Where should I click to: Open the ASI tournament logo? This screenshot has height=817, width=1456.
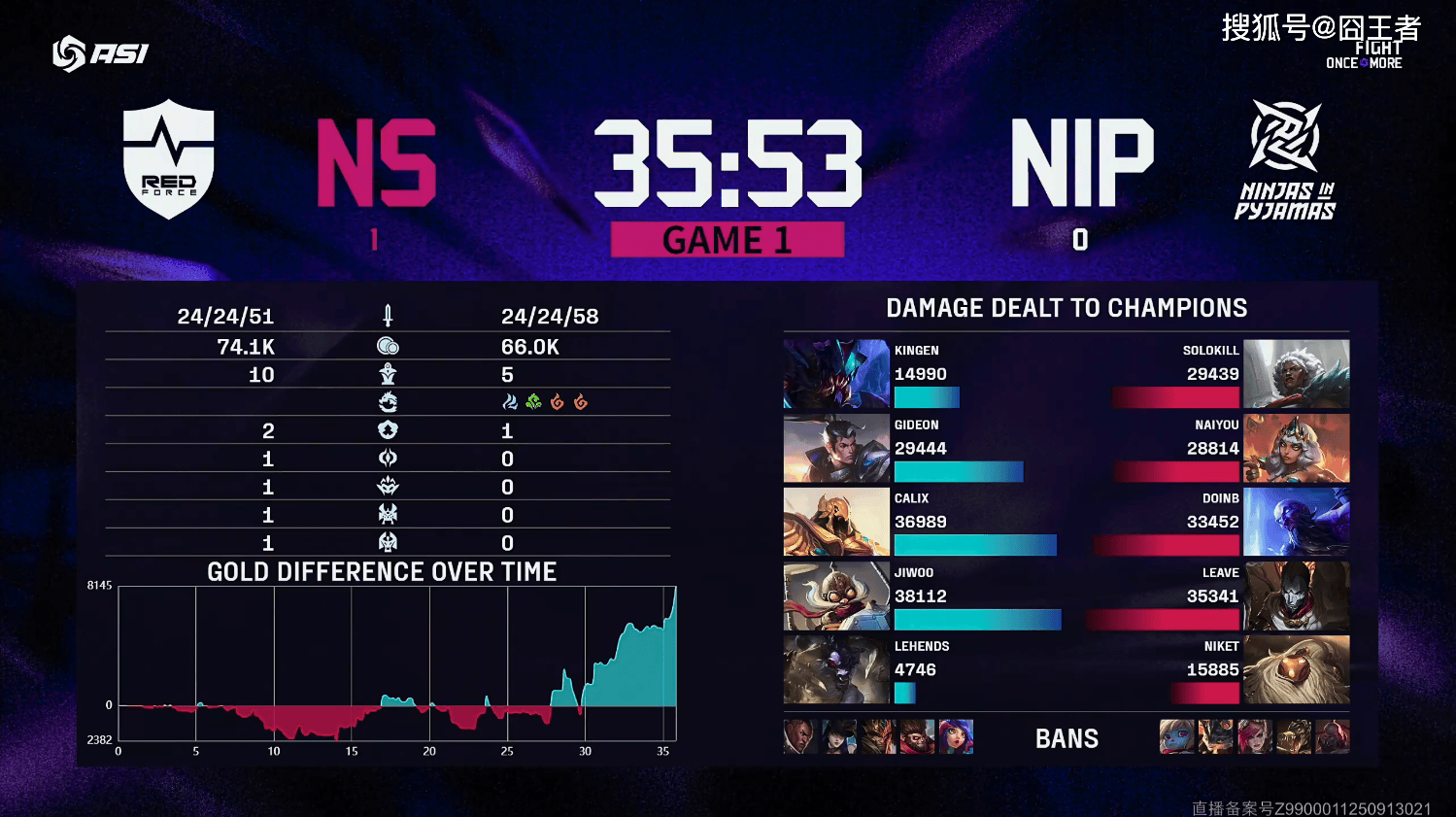(x=100, y=53)
